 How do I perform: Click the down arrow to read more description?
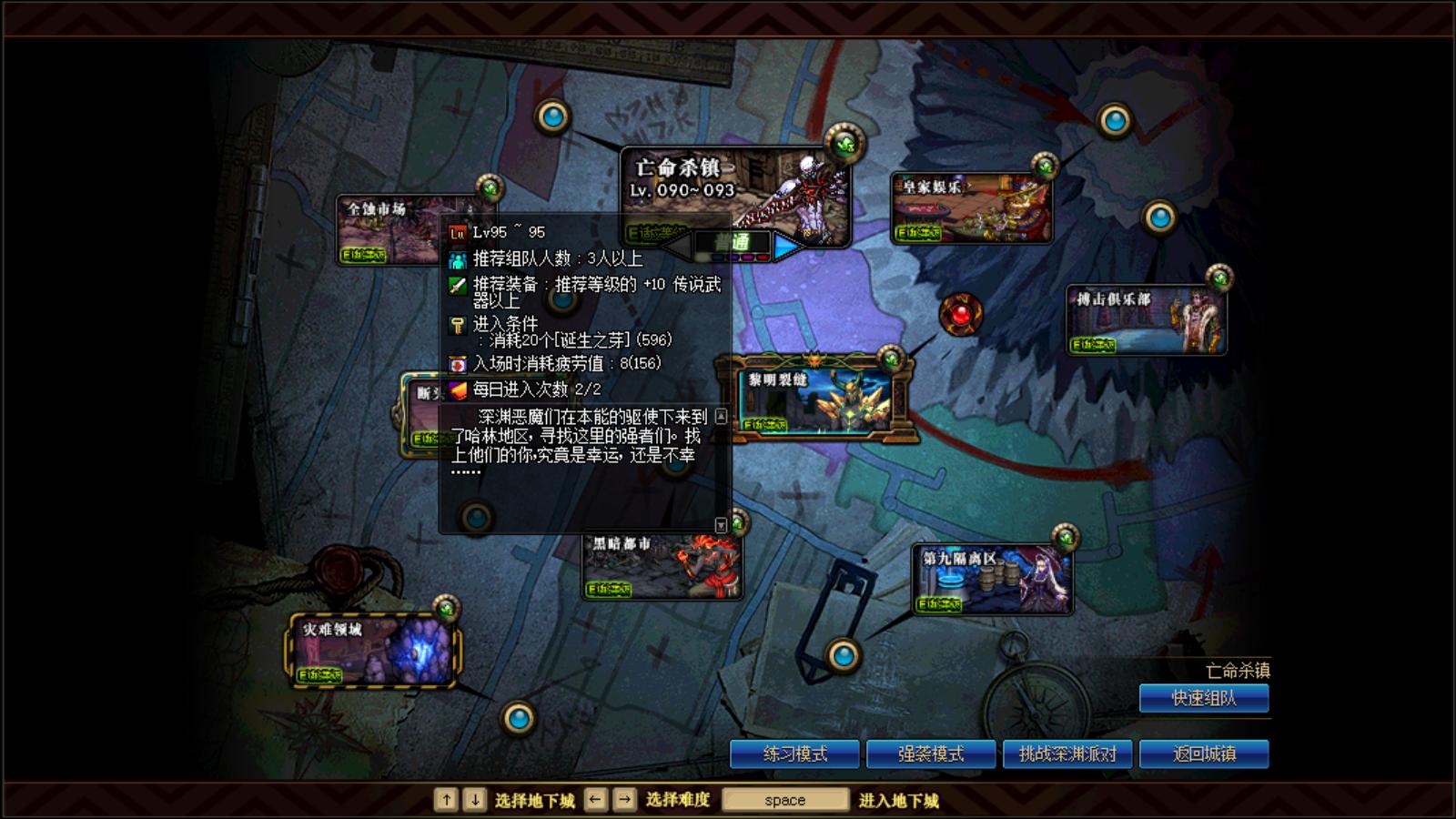coord(721,521)
